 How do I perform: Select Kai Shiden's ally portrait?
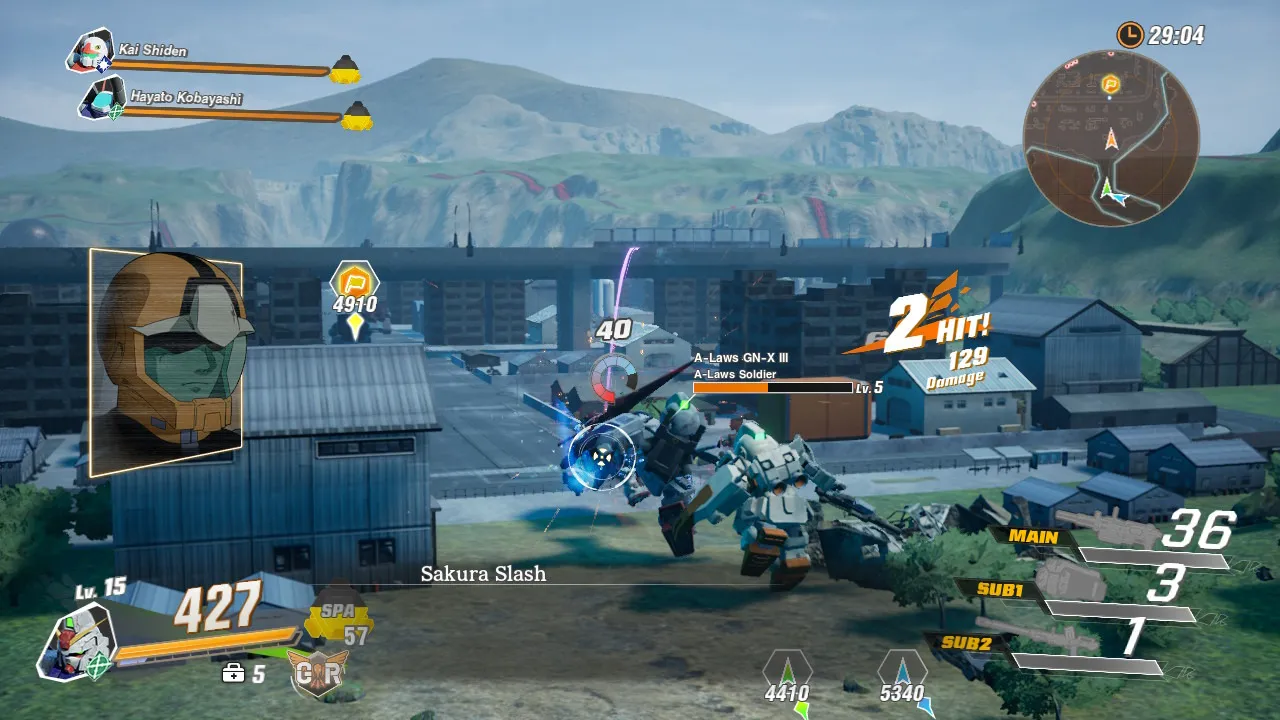89,52
